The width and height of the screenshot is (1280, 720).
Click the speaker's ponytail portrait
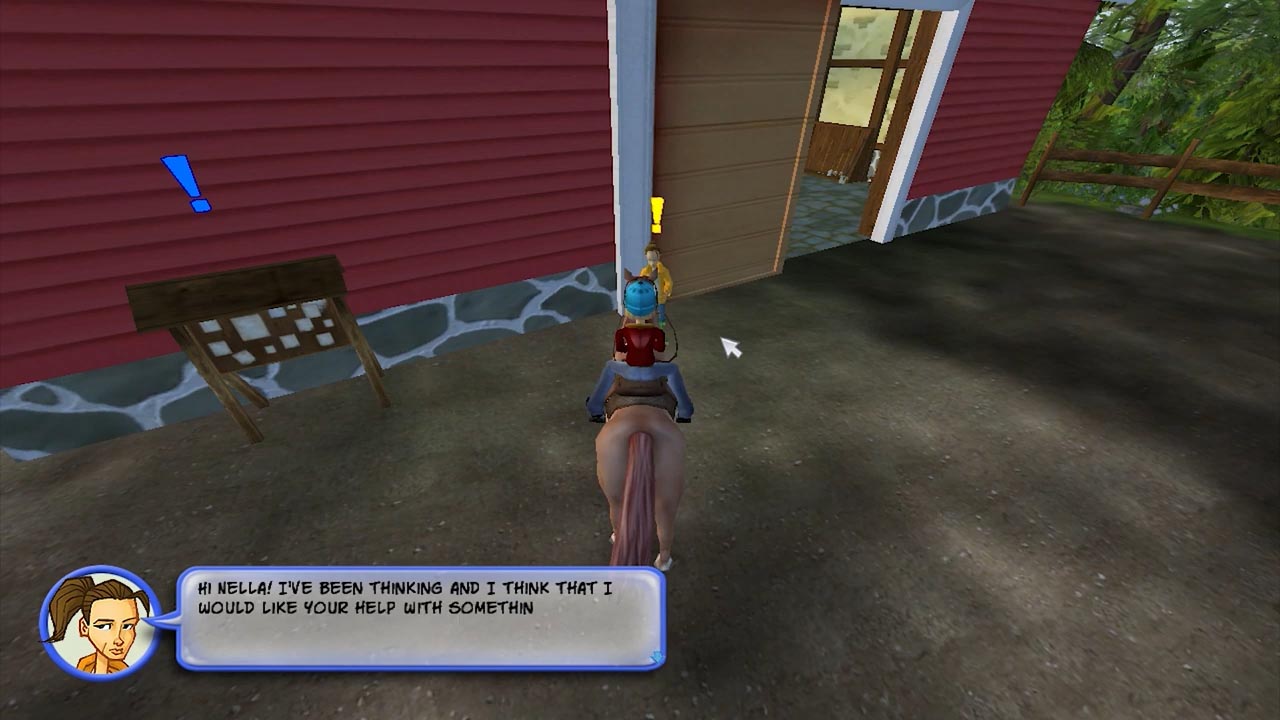(99, 621)
